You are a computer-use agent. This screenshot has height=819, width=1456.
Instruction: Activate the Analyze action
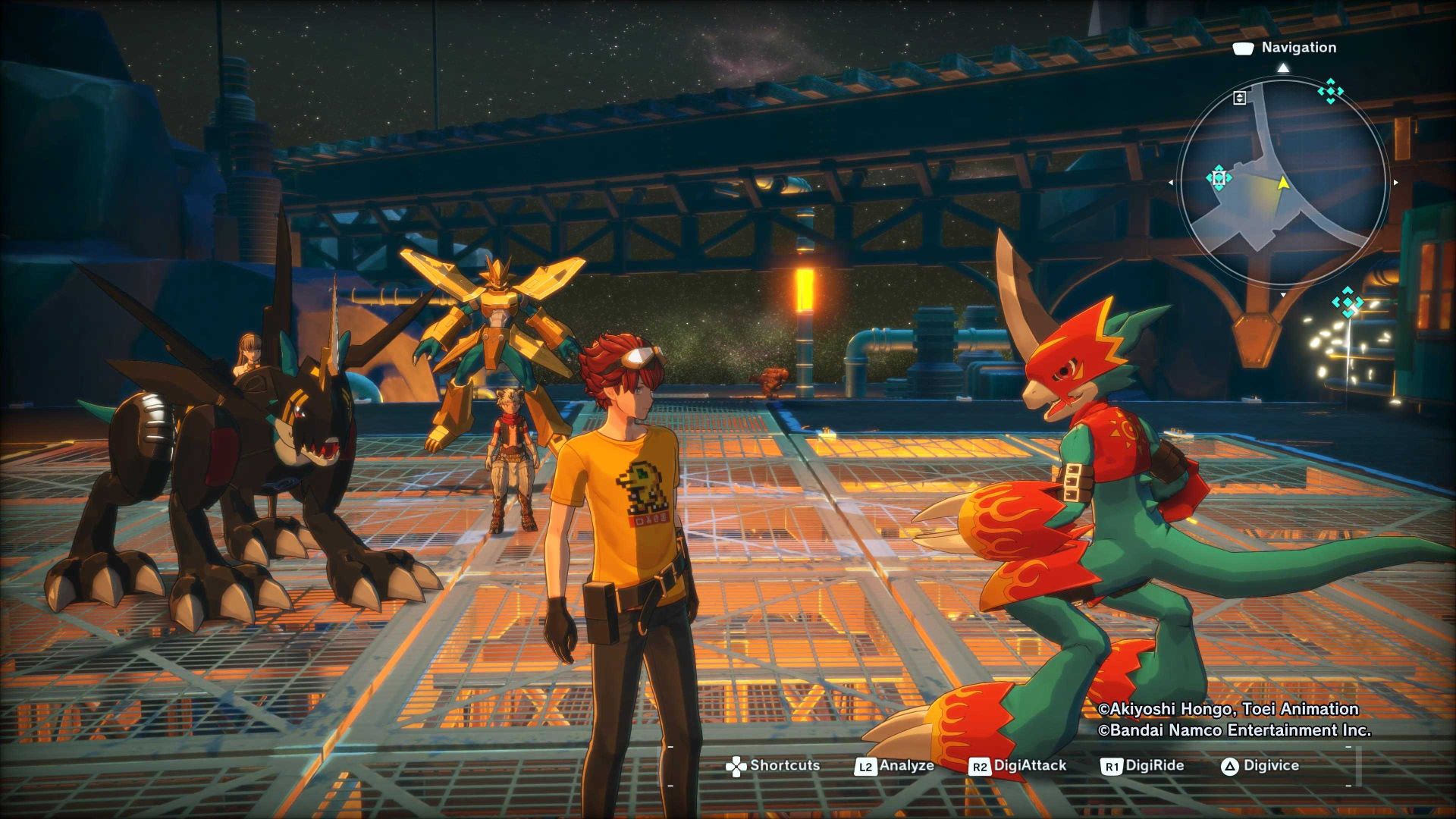point(908,766)
